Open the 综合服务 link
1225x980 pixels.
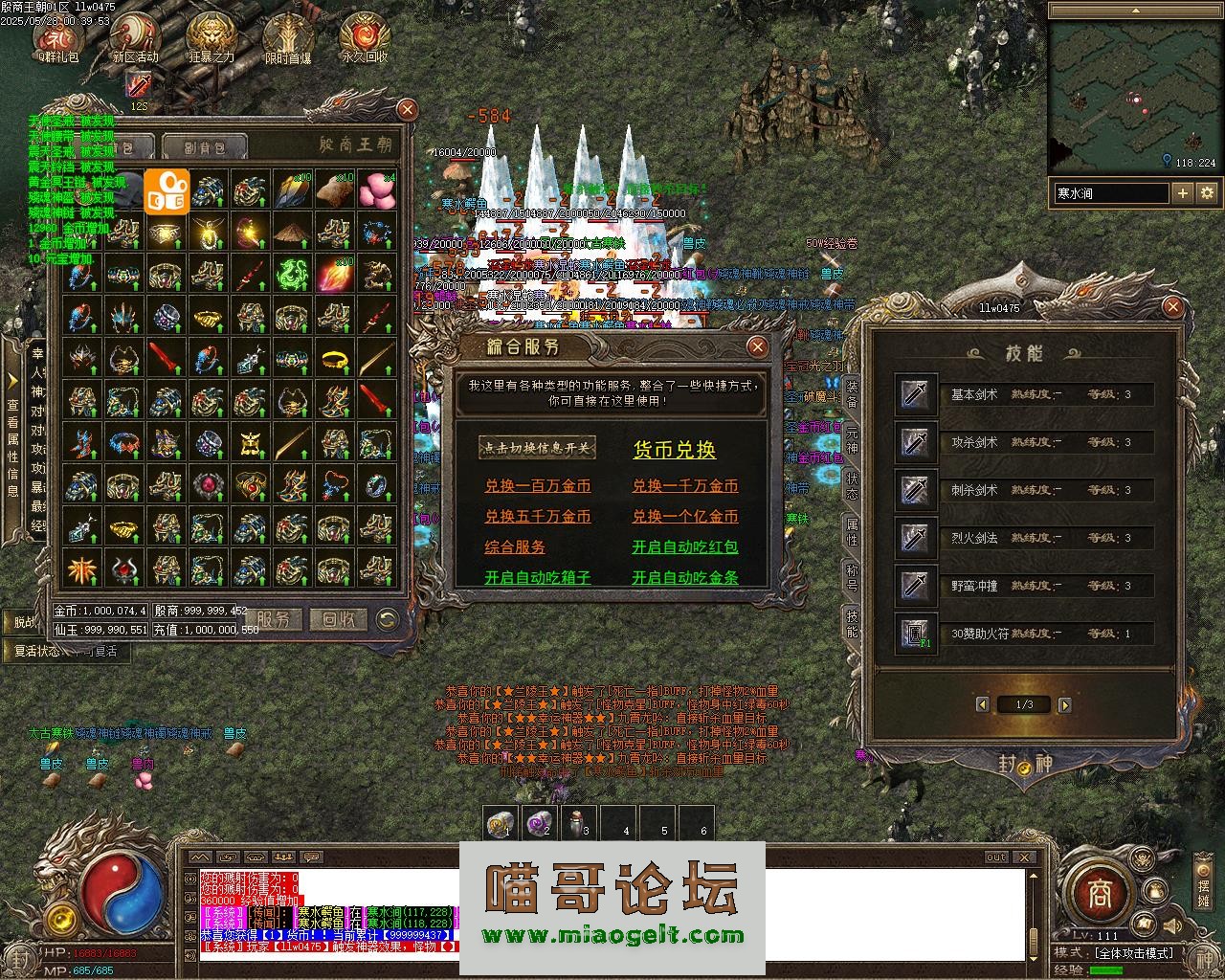tap(515, 547)
